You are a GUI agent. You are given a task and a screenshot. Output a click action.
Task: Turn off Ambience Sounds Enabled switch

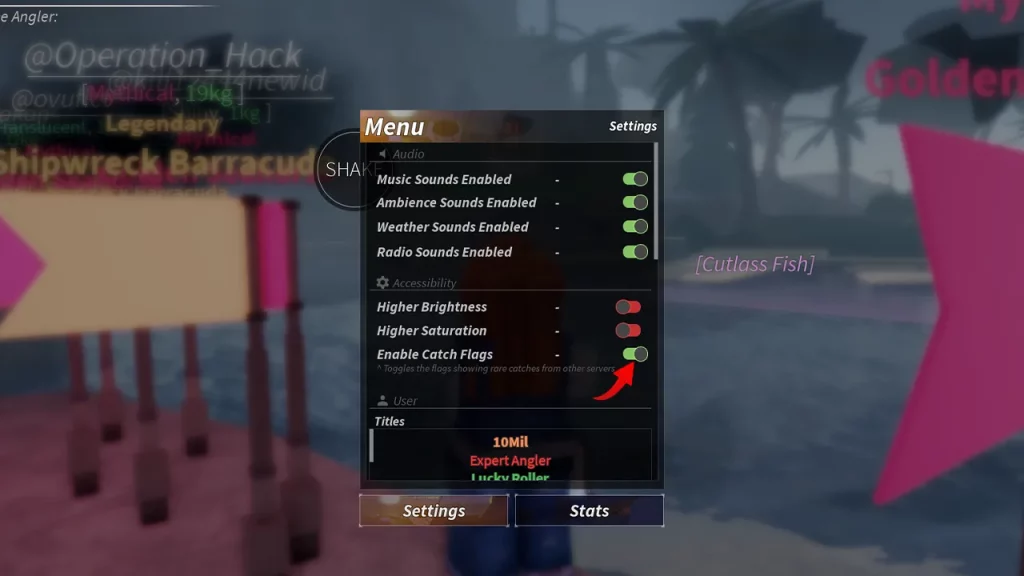point(635,203)
